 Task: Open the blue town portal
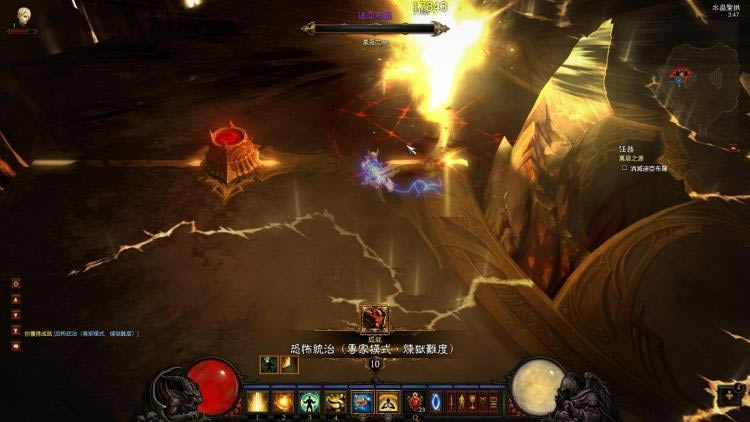[436, 402]
